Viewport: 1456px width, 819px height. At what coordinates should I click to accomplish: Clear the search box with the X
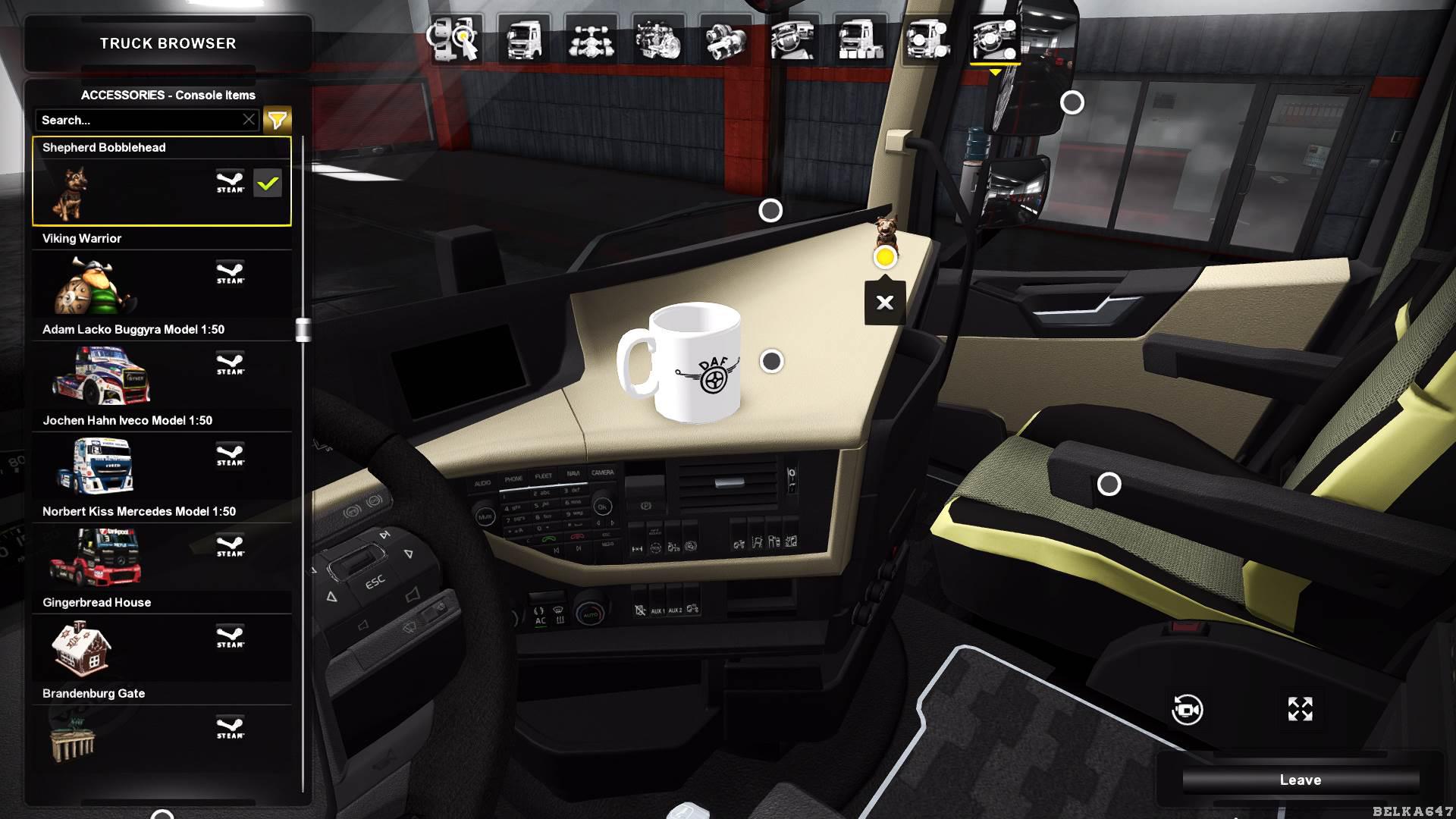249,120
